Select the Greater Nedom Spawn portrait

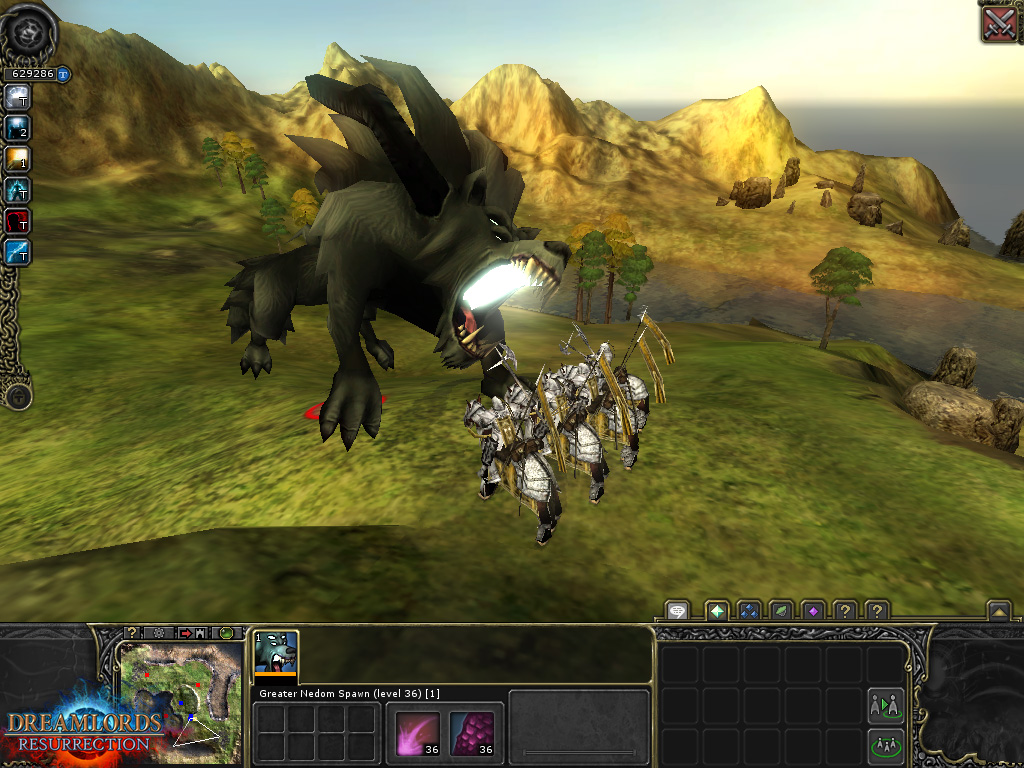point(275,652)
